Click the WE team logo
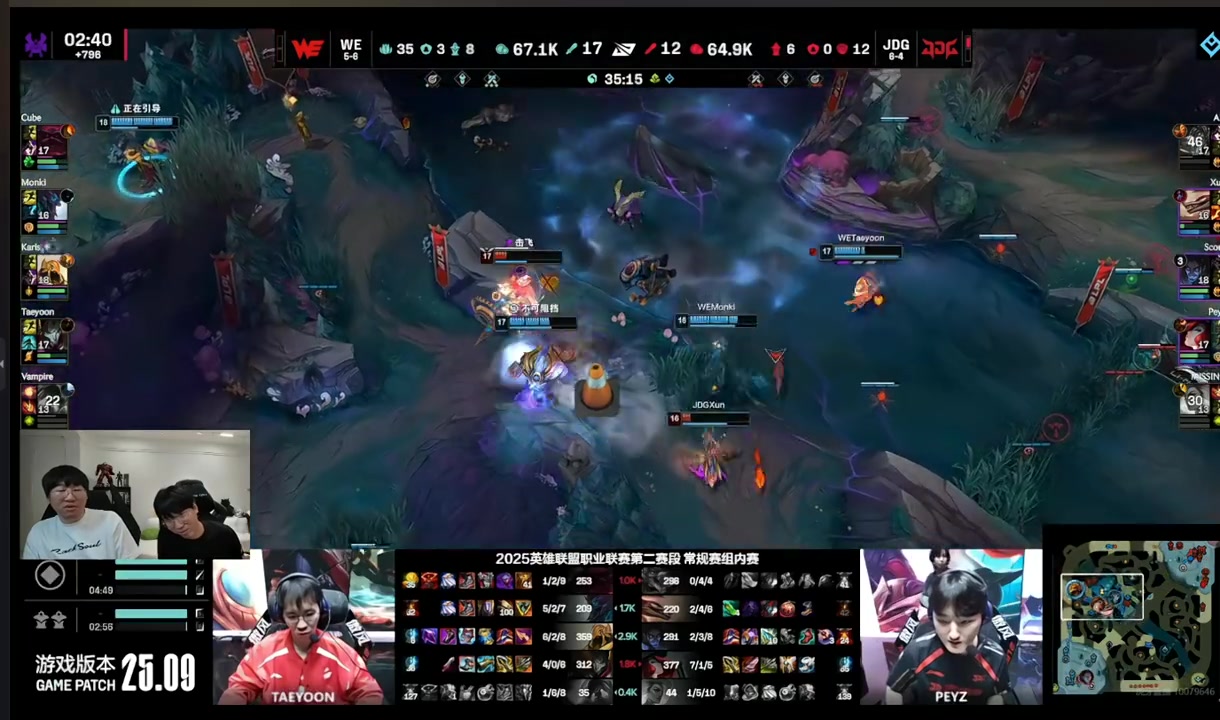The image size is (1220, 720). pos(307,48)
